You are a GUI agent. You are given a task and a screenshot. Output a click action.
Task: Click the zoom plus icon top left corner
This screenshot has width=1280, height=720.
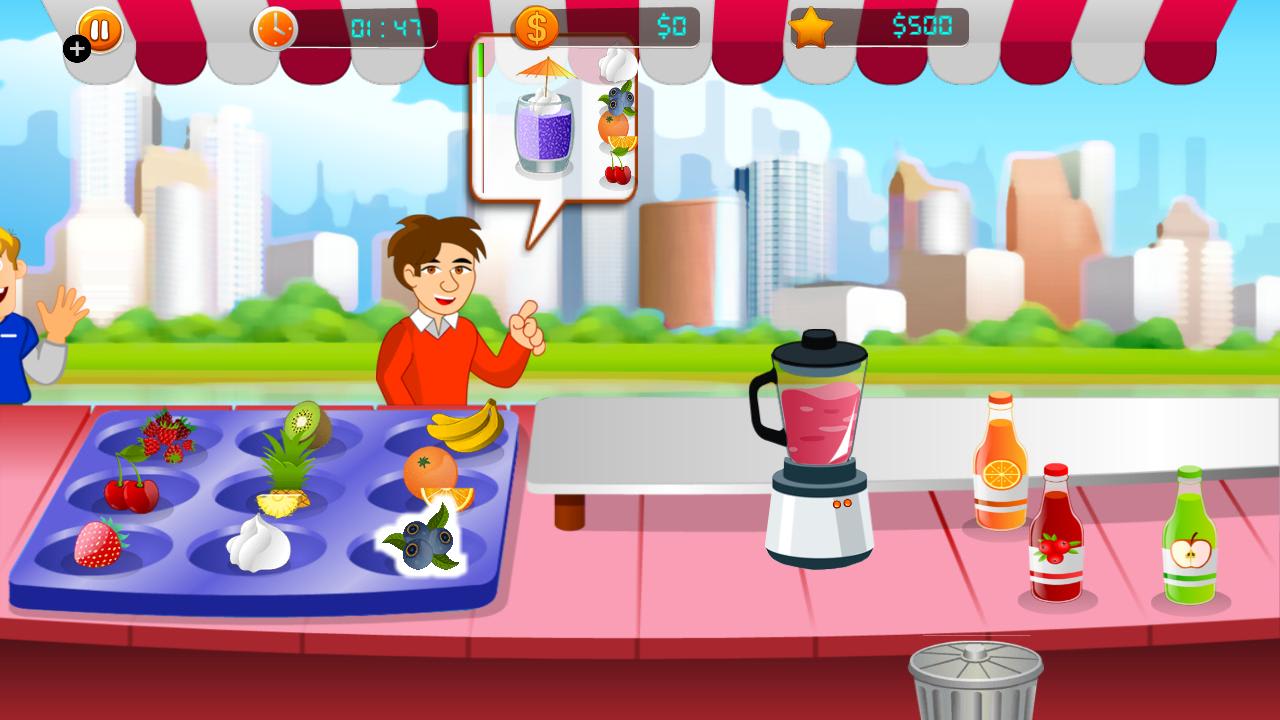click(76, 48)
